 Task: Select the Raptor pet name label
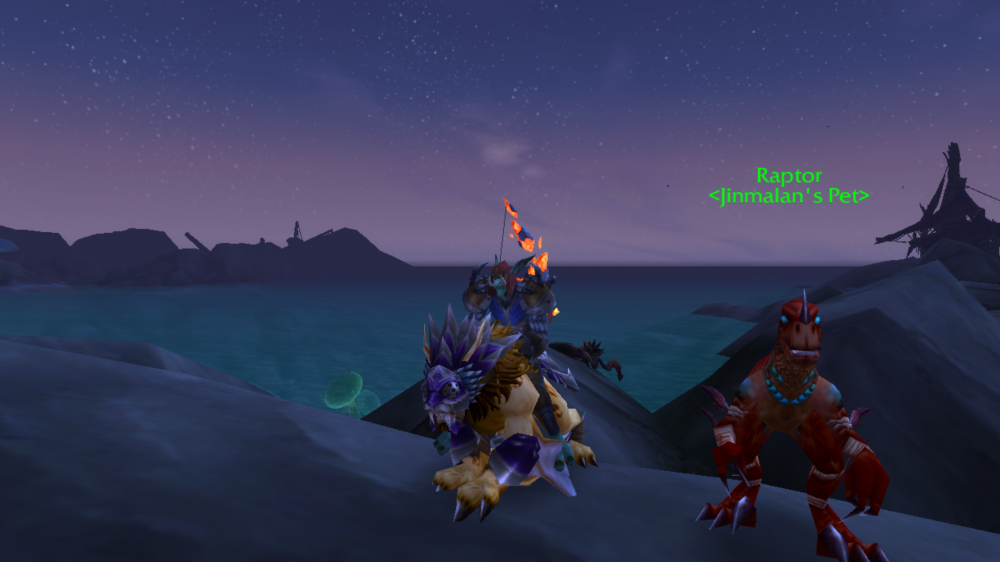[x=788, y=176]
